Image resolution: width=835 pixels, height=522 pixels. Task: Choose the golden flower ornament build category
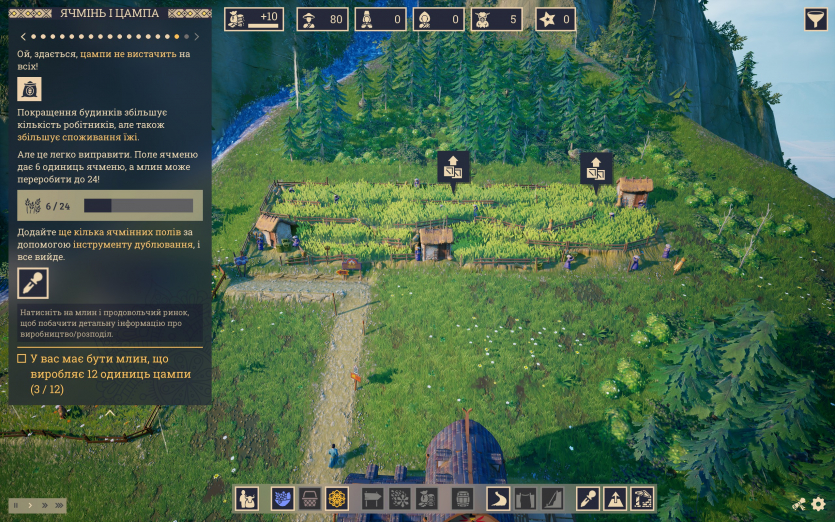[x=337, y=498]
